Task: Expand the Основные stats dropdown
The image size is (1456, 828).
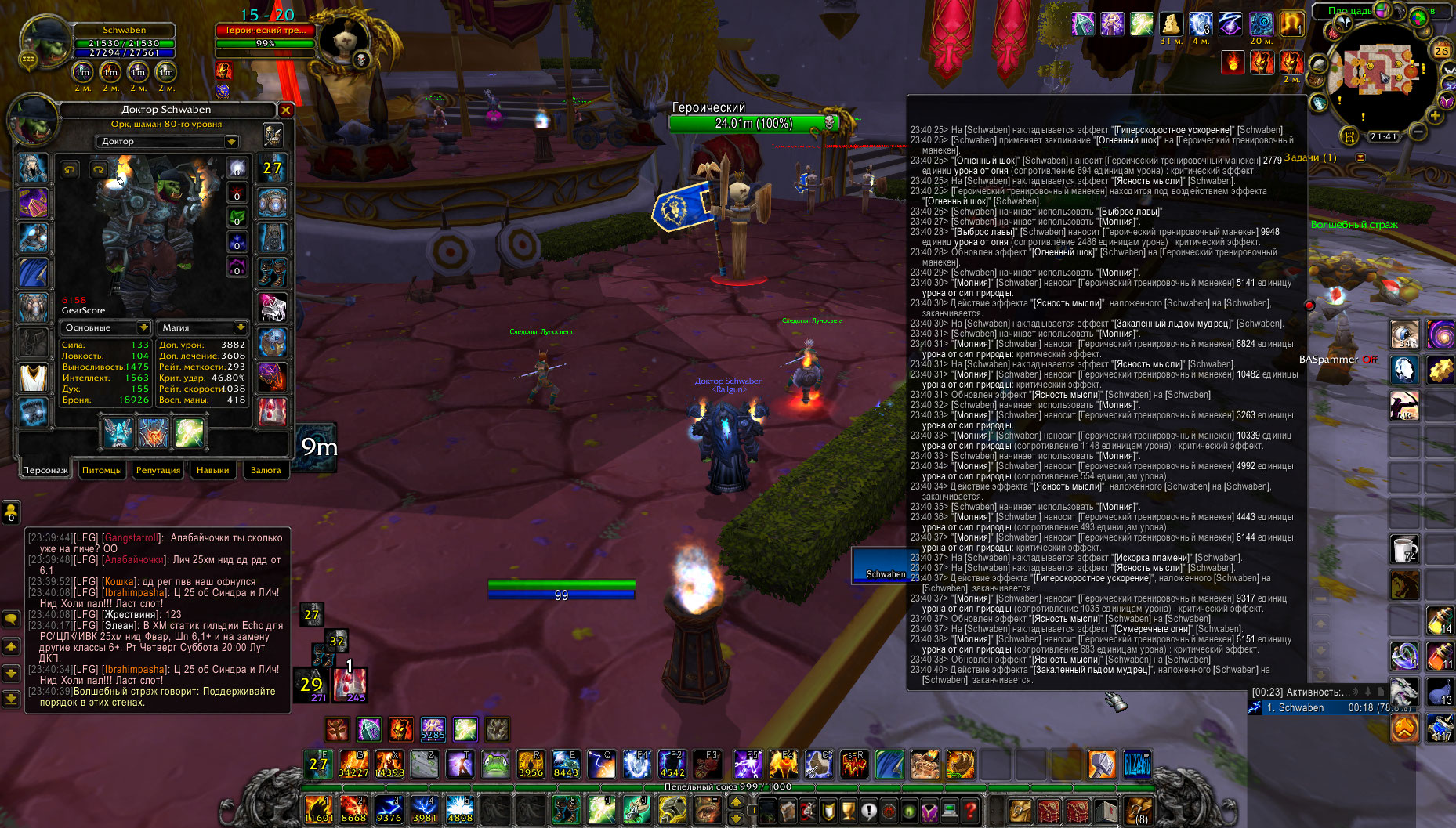Action: click(143, 327)
